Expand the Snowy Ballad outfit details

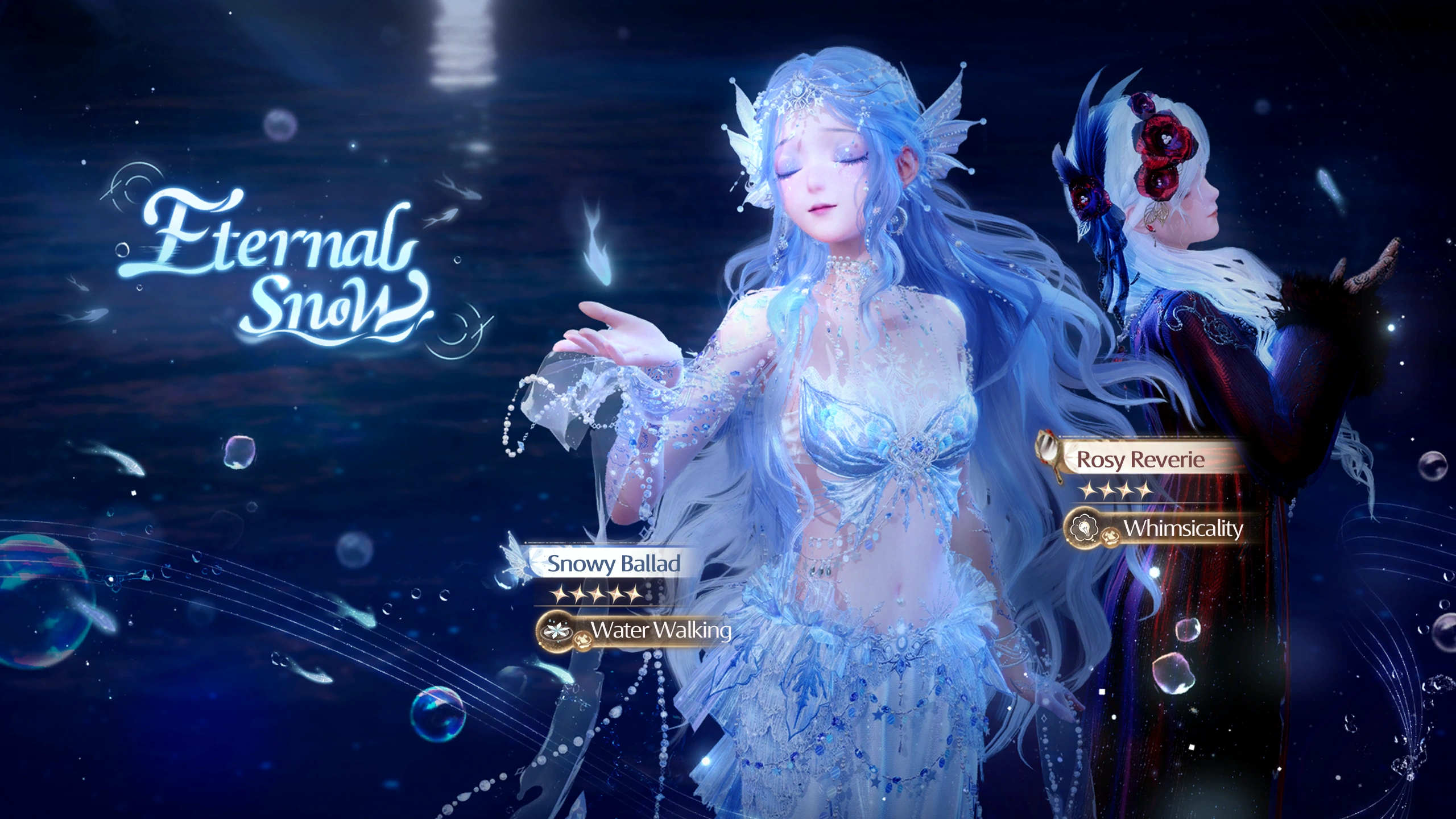pos(612,564)
